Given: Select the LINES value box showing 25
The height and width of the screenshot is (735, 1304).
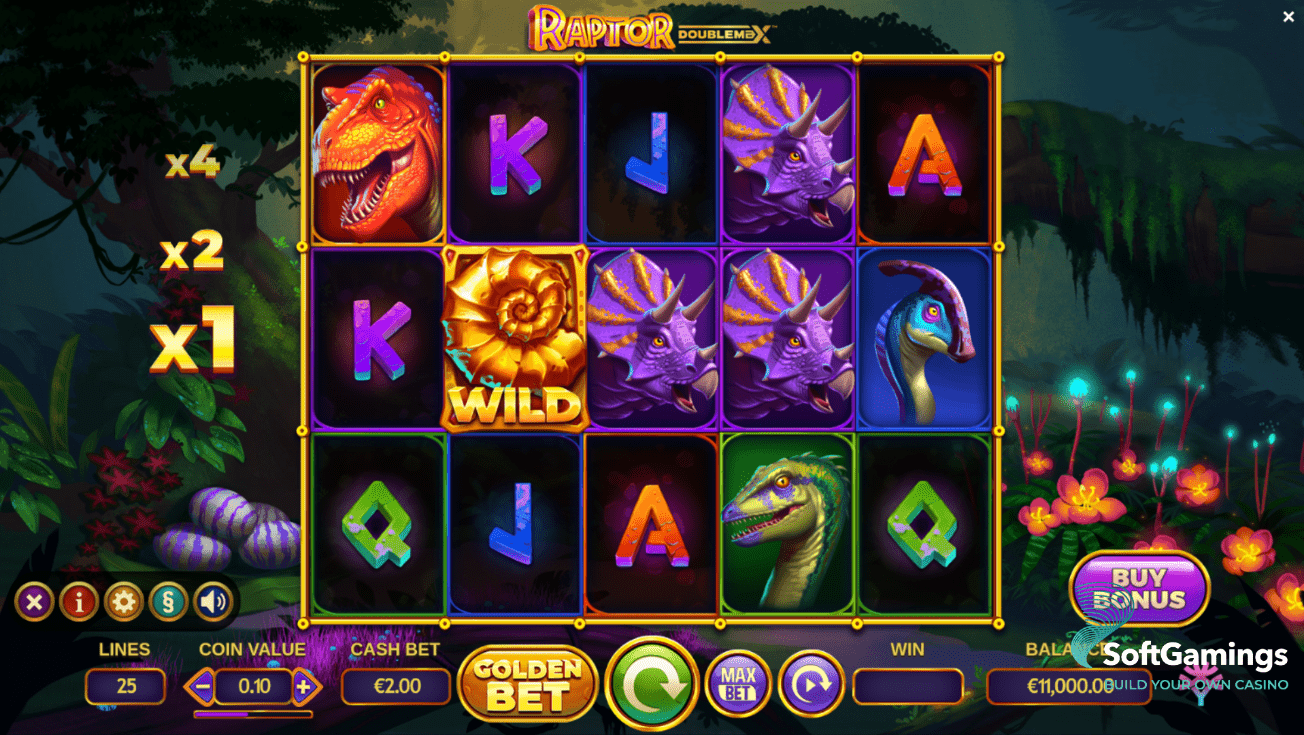Looking at the screenshot, I should (125, 685).
